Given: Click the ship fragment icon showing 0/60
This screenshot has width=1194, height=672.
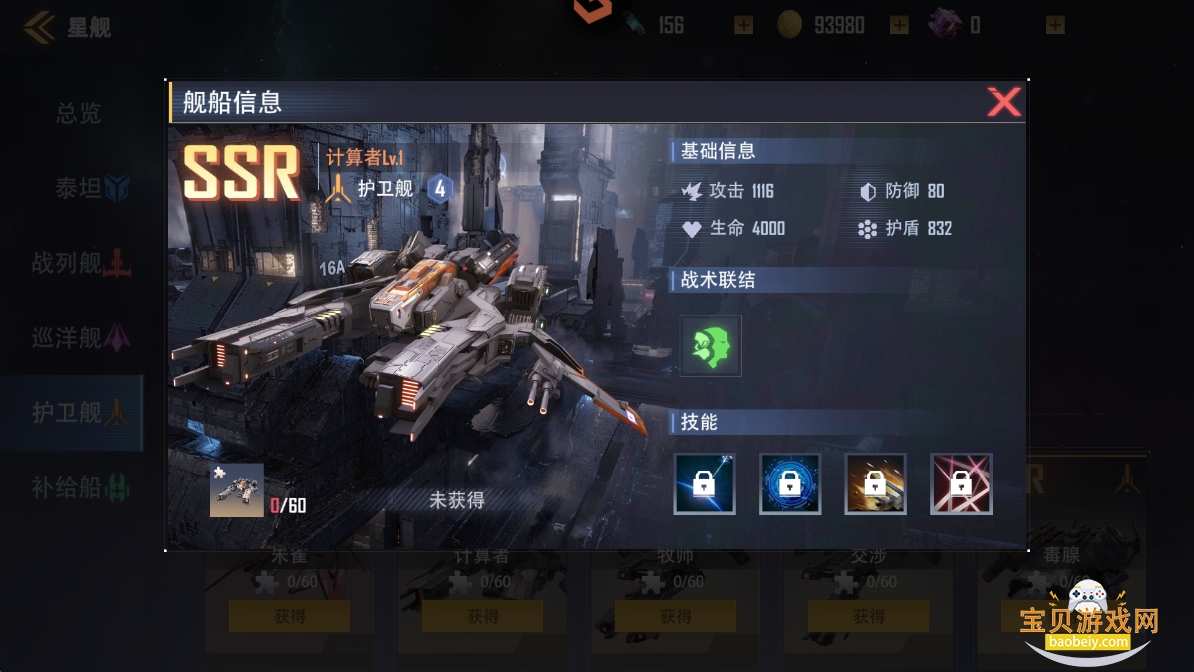Looking at the screenshot, I should click(237, 490).
